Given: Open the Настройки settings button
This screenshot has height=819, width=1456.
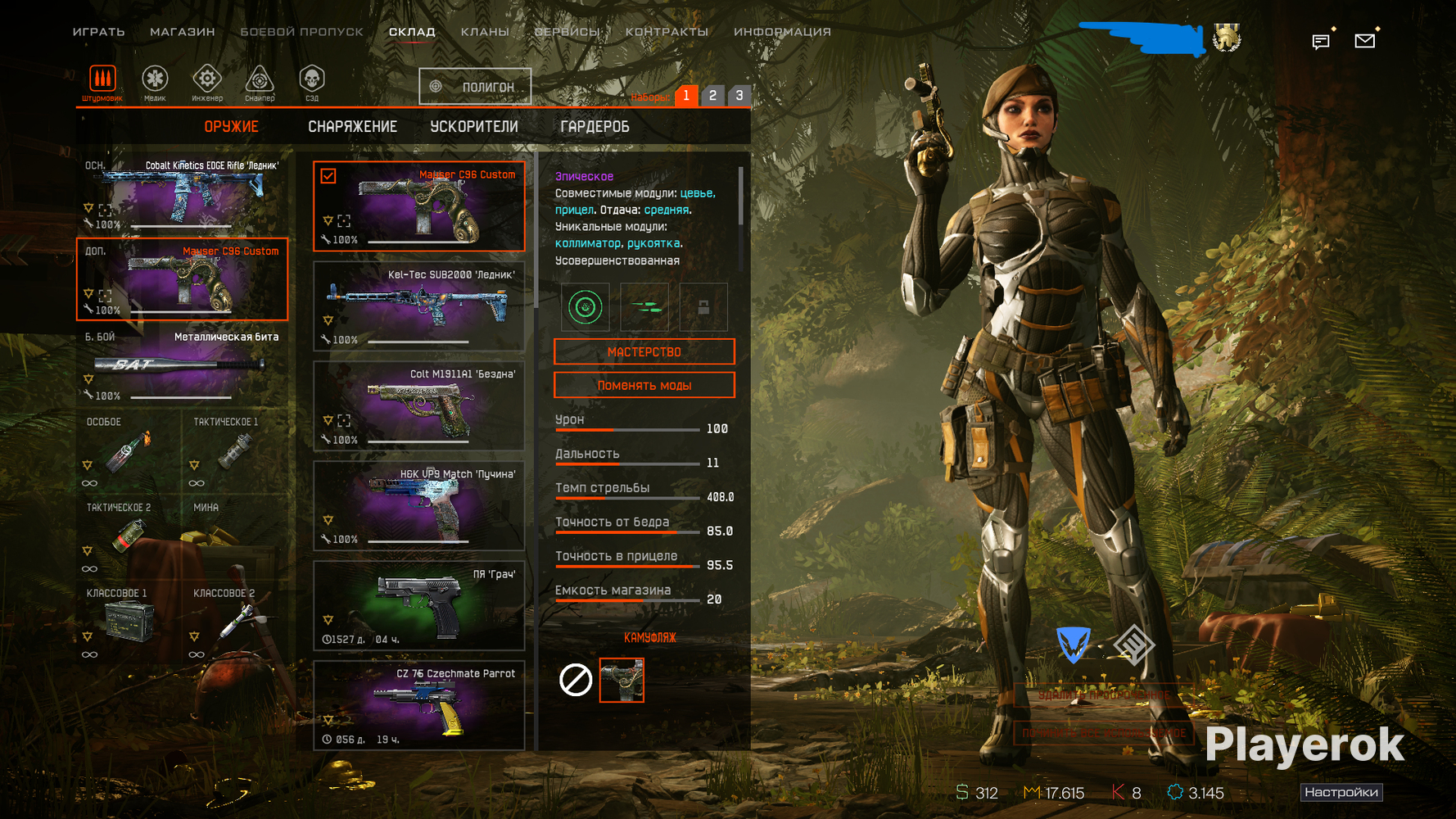Looking at the screenshot, I should (x=1341, y=792).
